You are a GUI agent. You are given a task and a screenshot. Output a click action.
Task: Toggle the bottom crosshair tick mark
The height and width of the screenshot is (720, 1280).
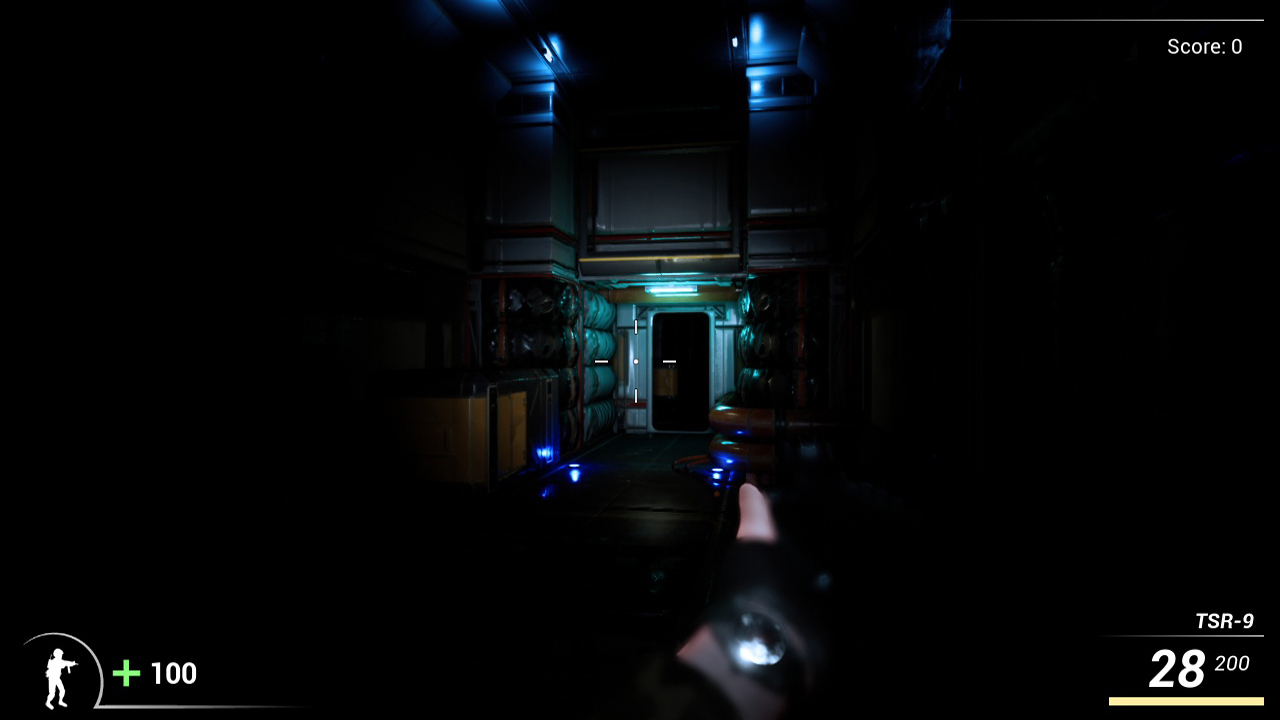pyautogui.click(x=637, y=394)
